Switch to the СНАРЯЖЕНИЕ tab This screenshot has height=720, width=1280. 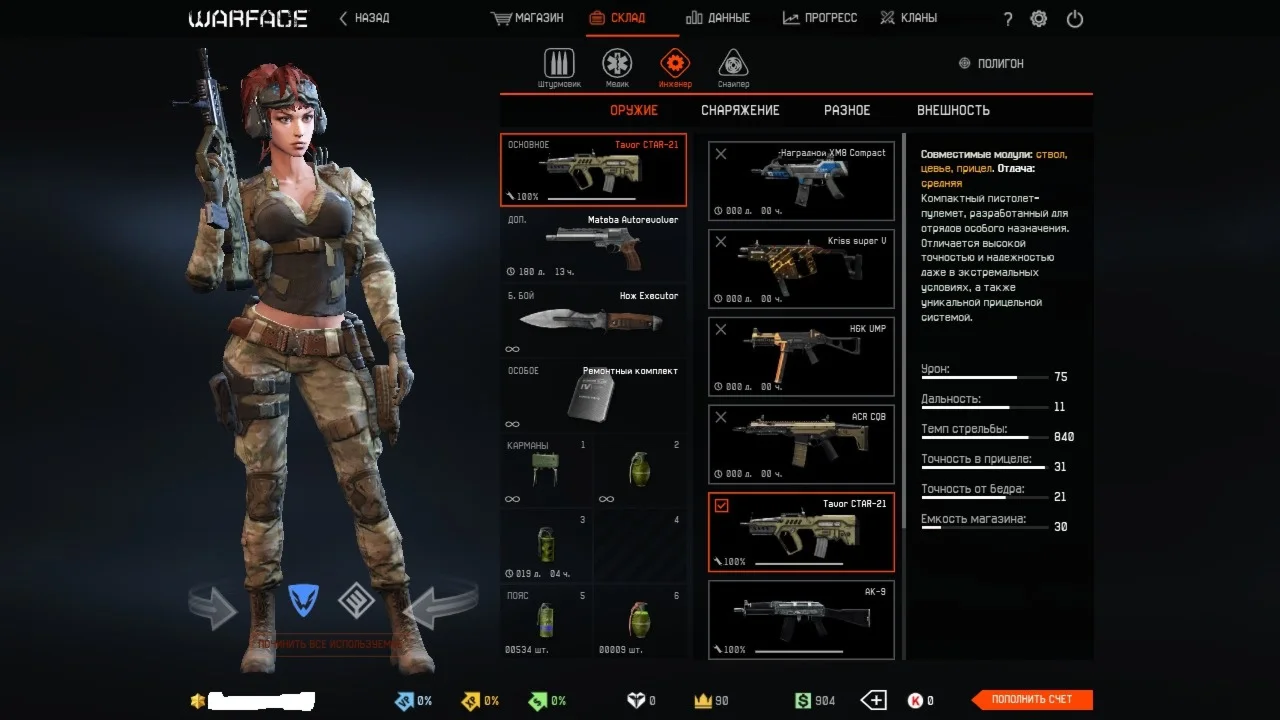740,110
